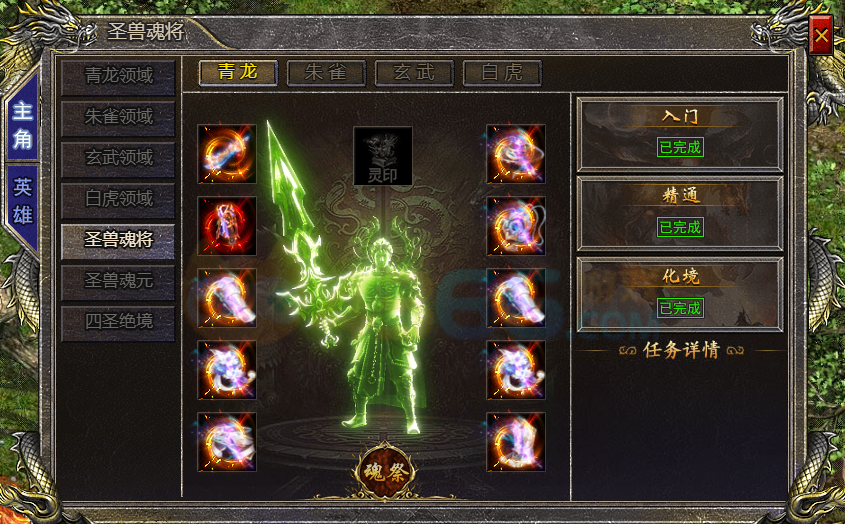Select the 圣兽魂将 menu entry
Screen dimensions: 845x524
pos(118,241)
